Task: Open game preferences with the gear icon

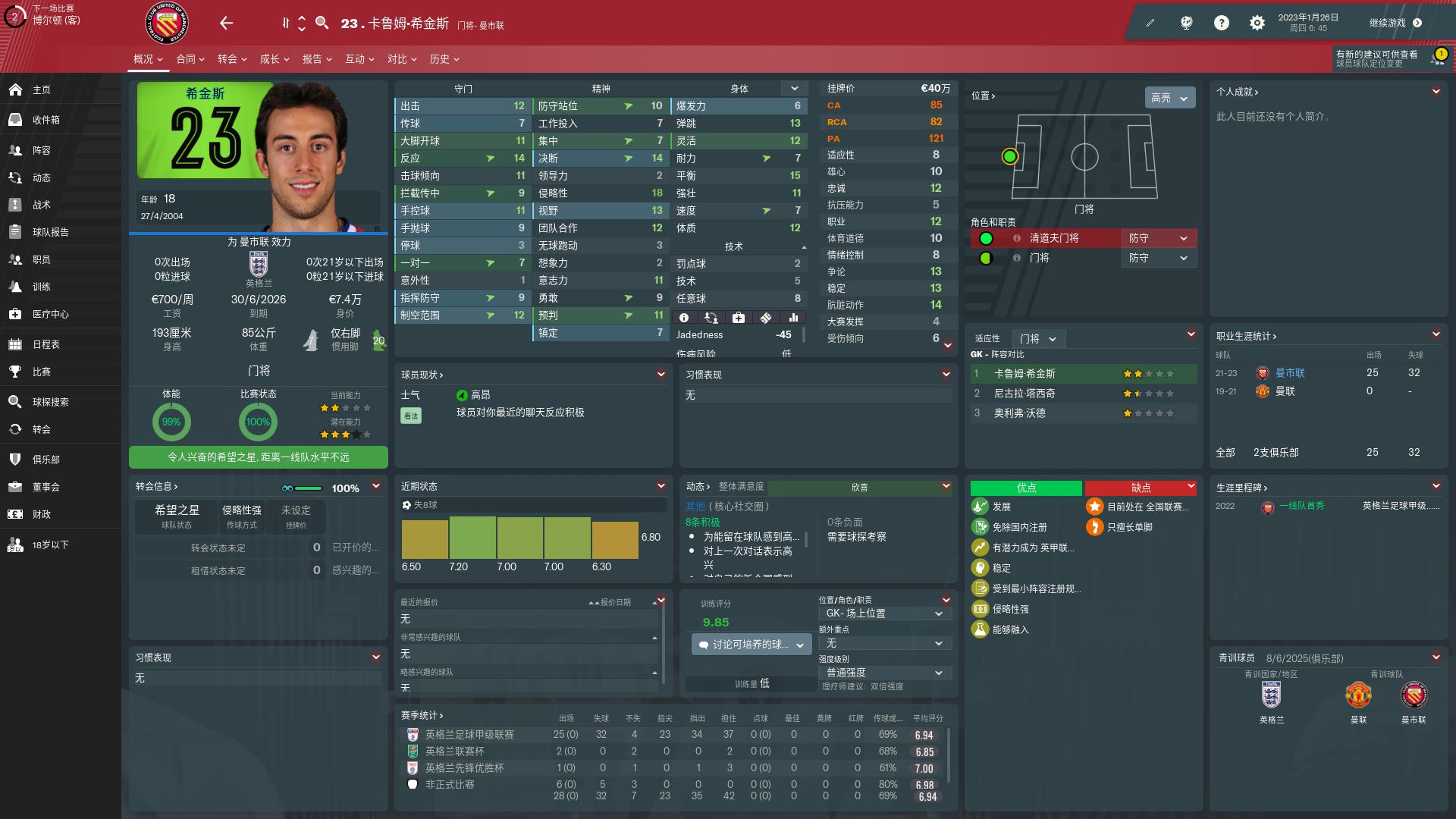Action: (x=1256, y=23)
